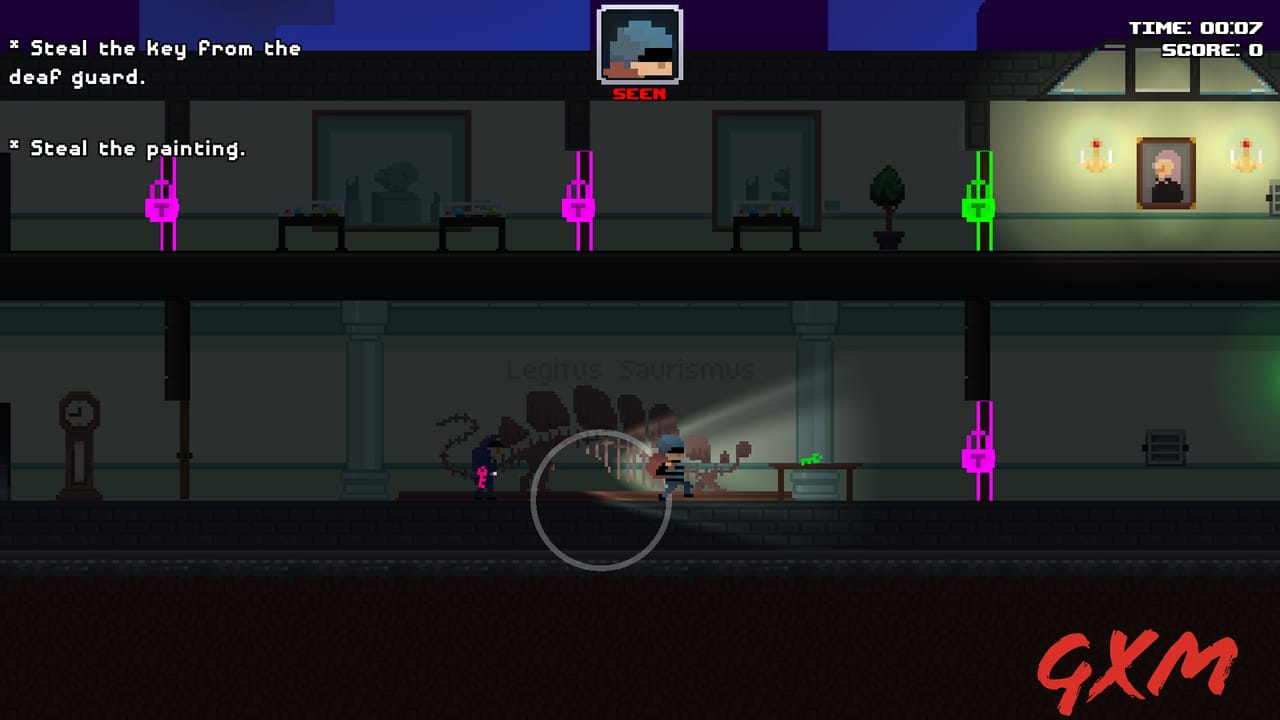The image size is (1280, 720).
Task: Click the SEEN indicator under the portrait
Action: 637,95
